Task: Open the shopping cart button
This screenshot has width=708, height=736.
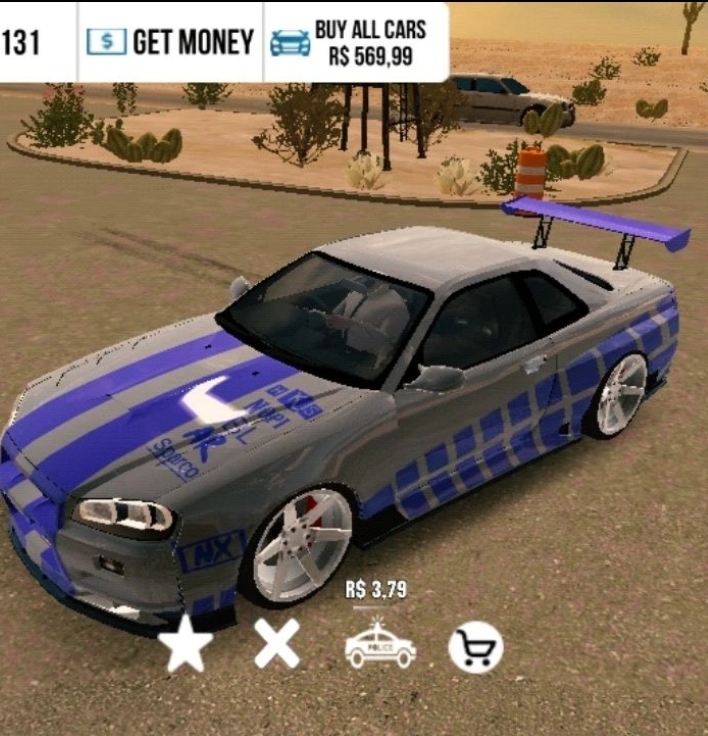Action: tap(475, 649)
